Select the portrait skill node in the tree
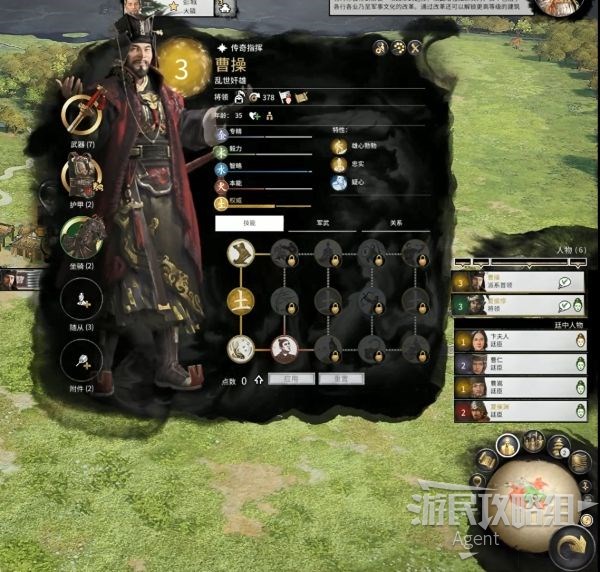600x572 pixels. point(285,348)
